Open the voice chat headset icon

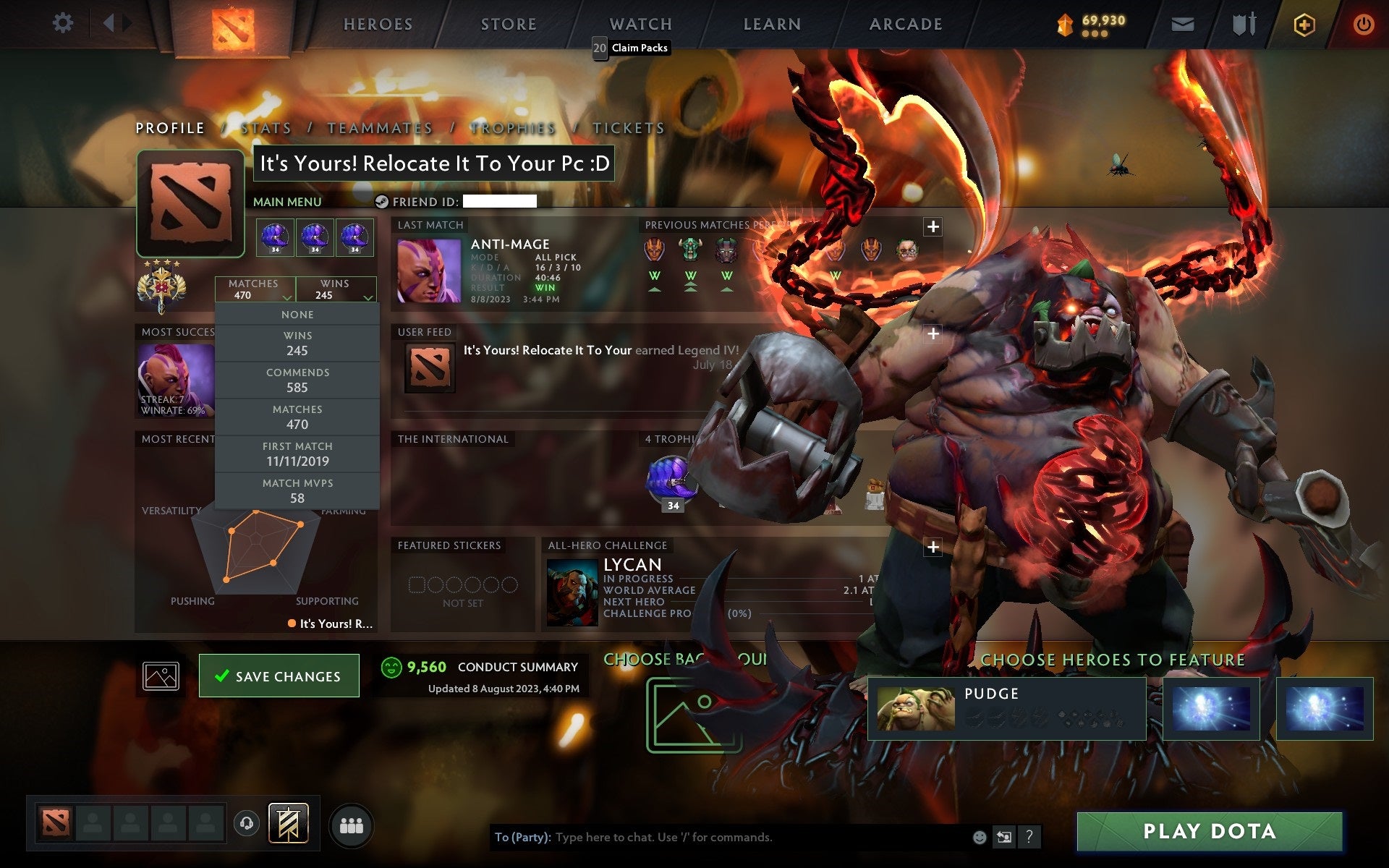pos(246,822)
